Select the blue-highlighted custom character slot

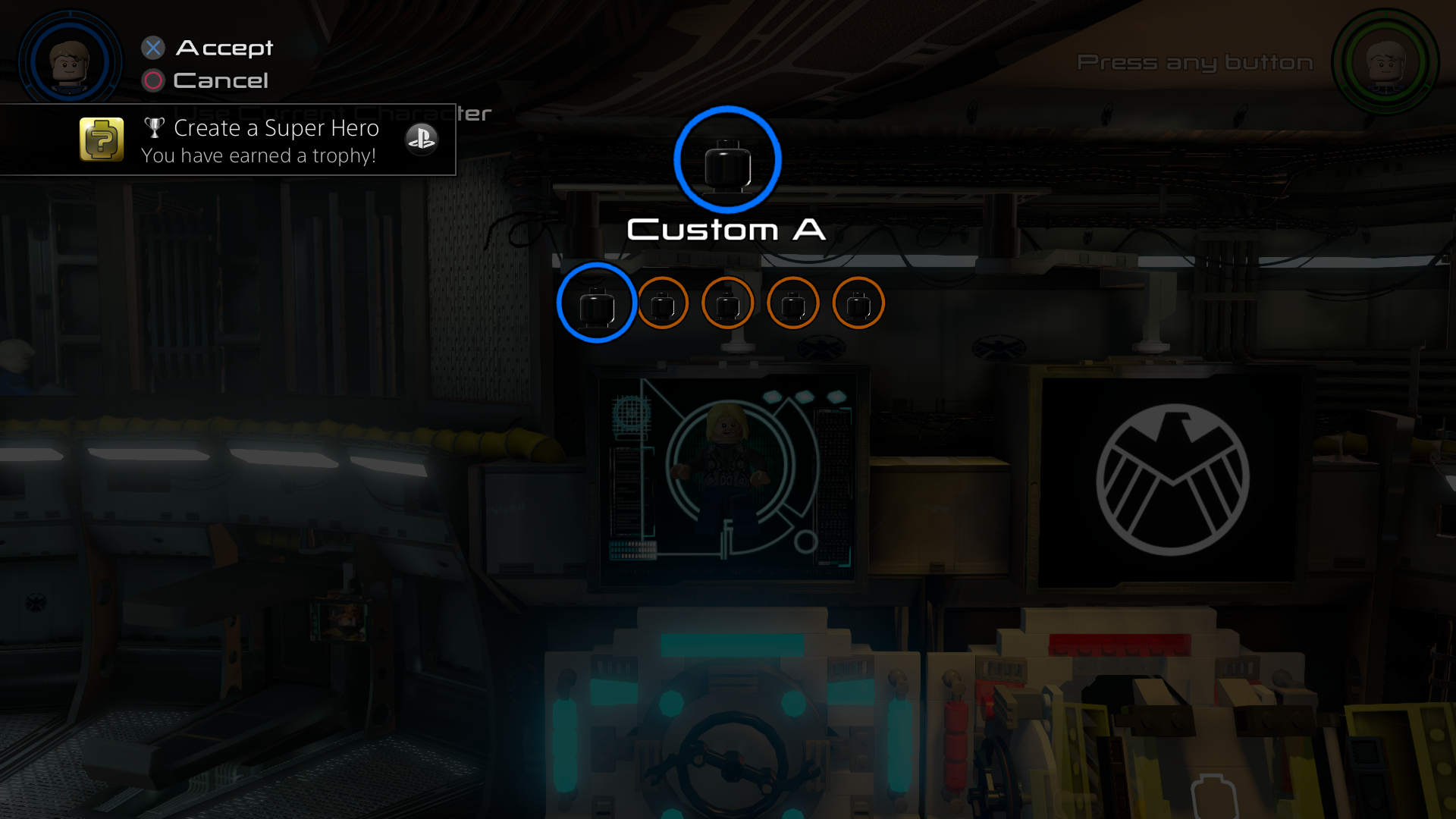coord(597,303)
